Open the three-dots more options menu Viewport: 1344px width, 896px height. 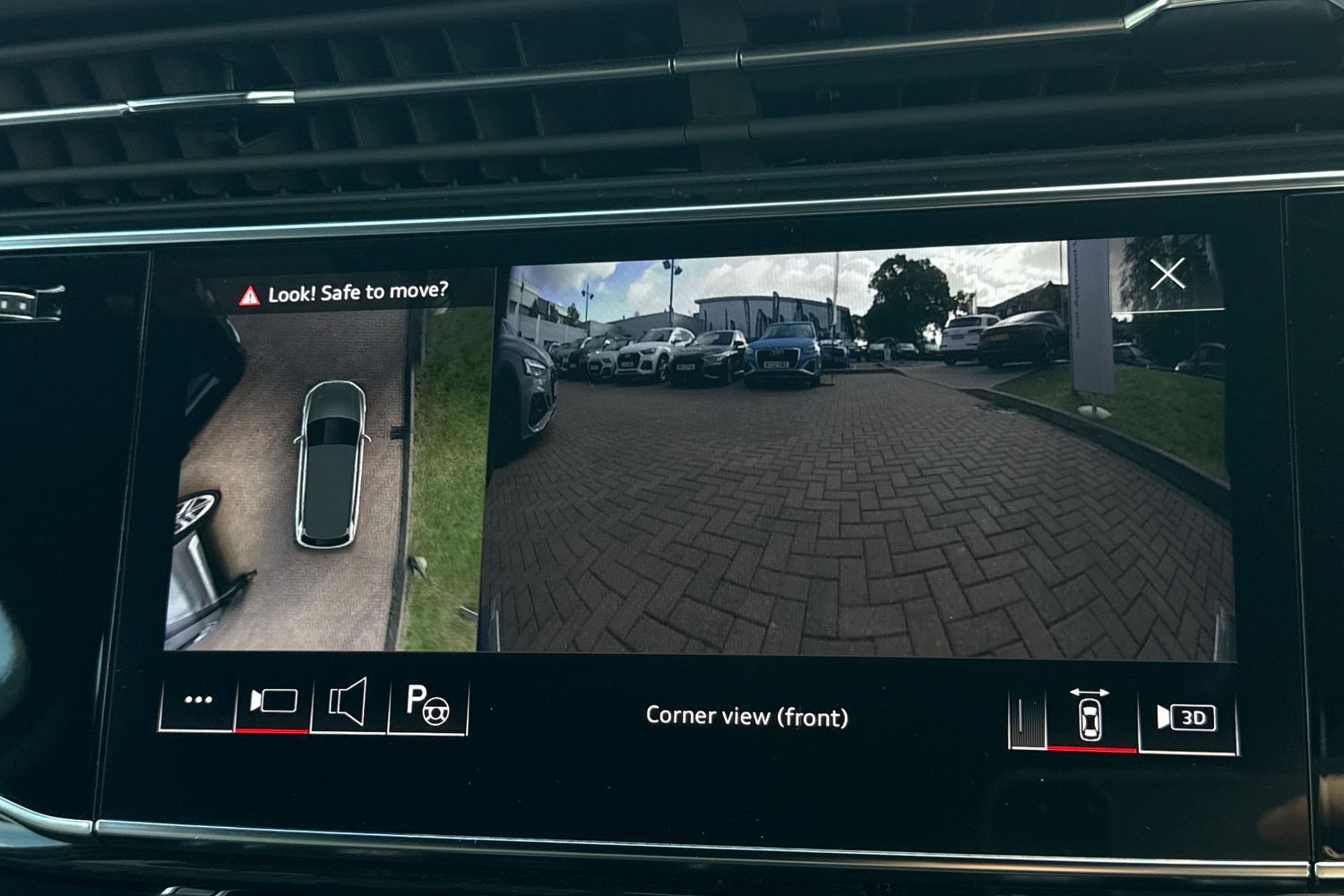tap(198, 700)
